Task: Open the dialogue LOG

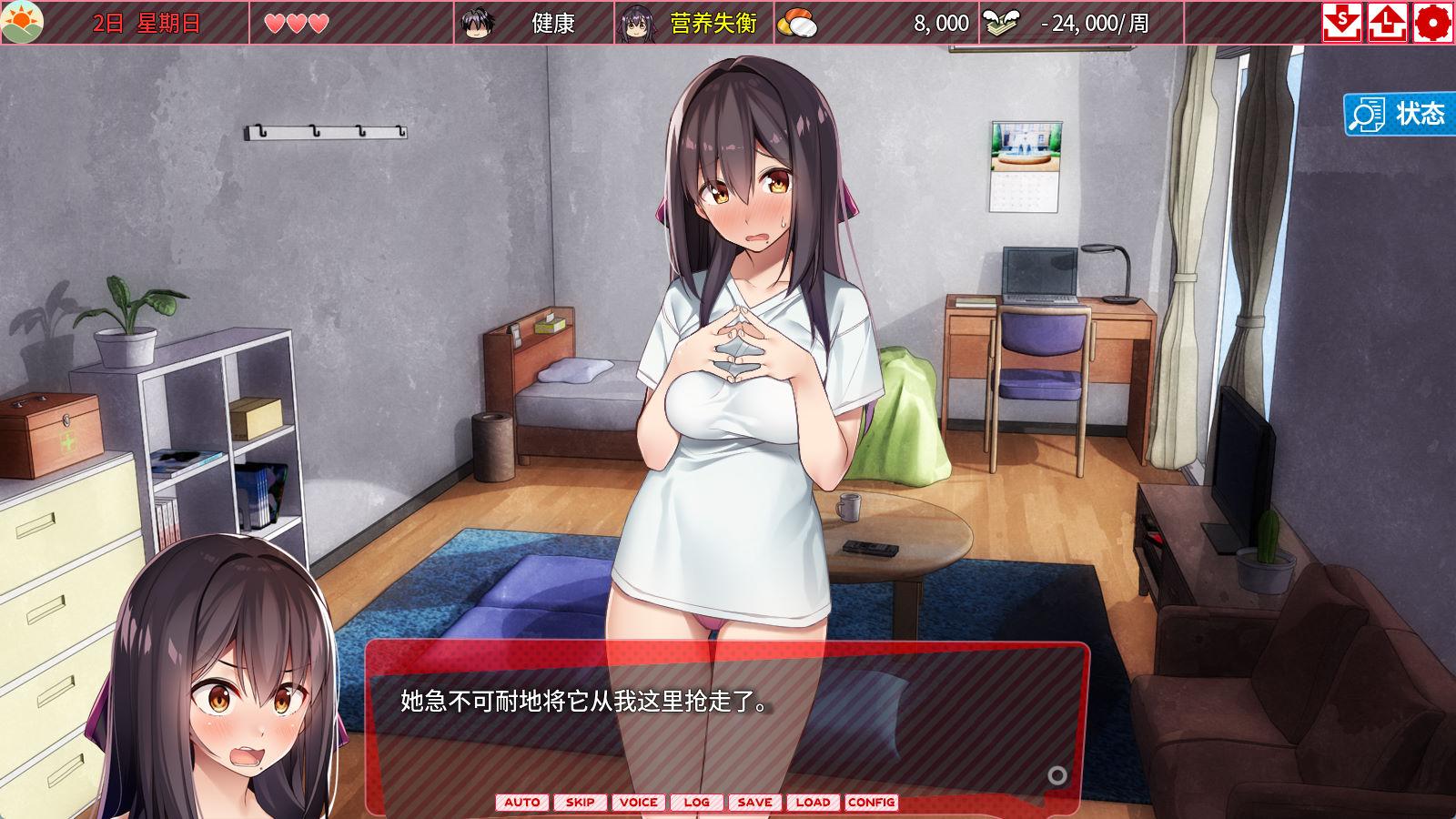Action: (696, 802)
